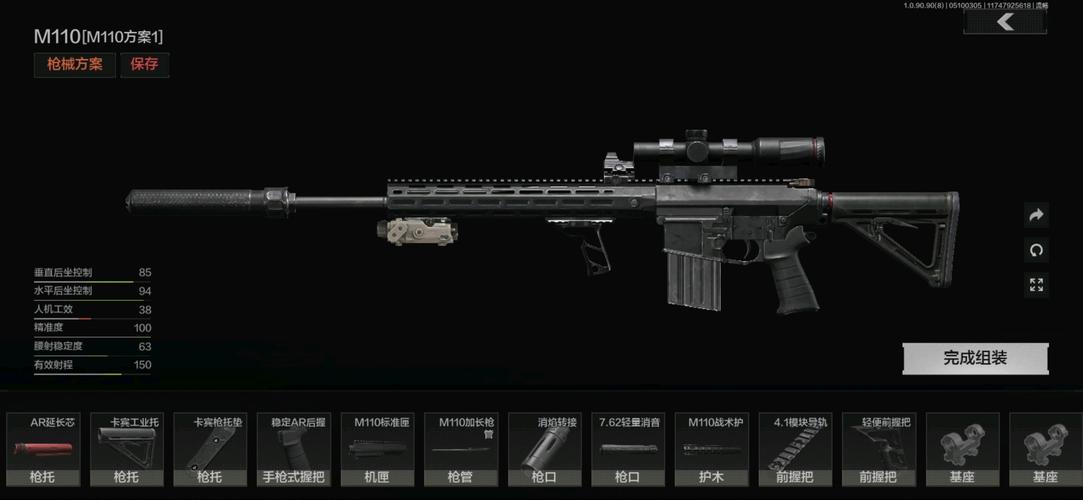
Task: Open the M110战术护 handguard slot
Action: (x=711, y=450)
